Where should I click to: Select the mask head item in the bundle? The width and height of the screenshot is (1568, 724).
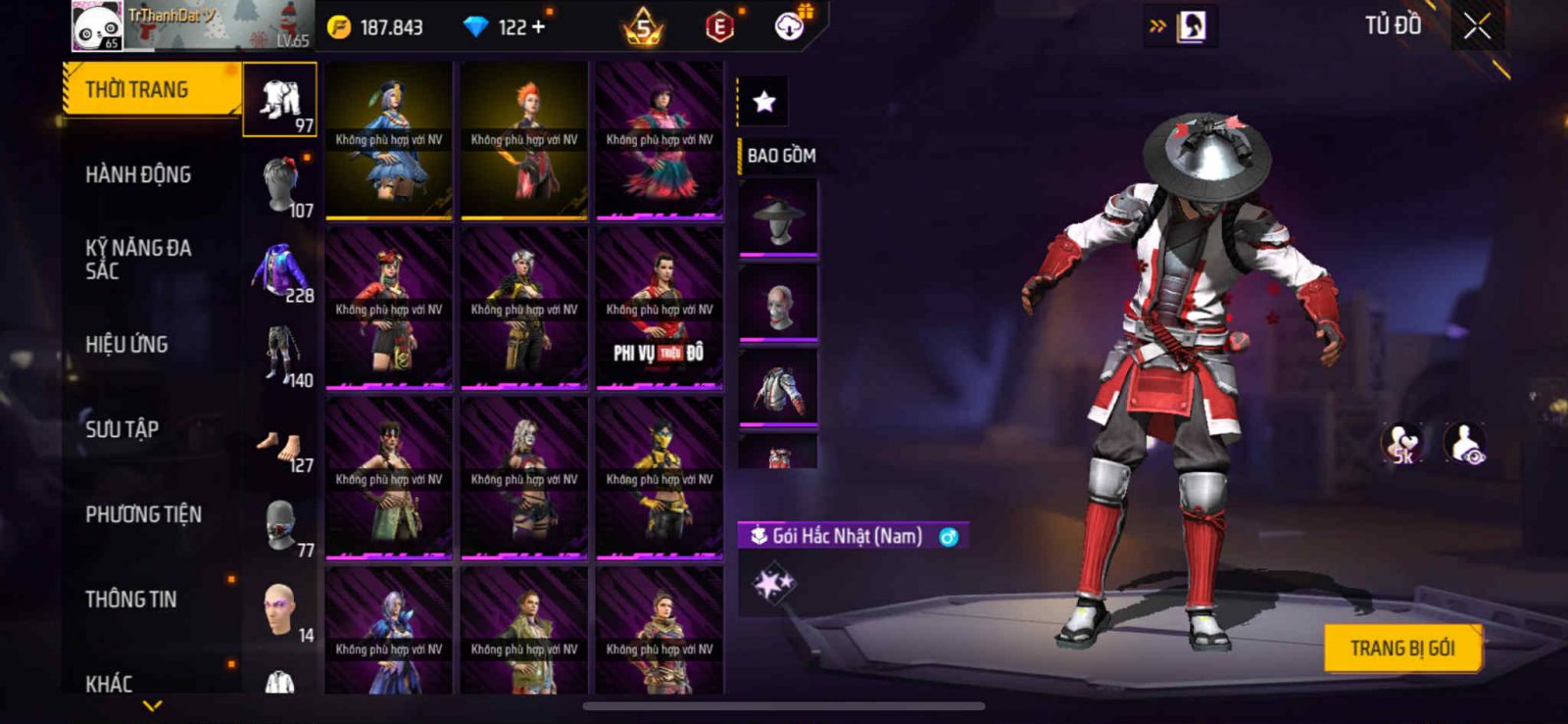[778, 303]
